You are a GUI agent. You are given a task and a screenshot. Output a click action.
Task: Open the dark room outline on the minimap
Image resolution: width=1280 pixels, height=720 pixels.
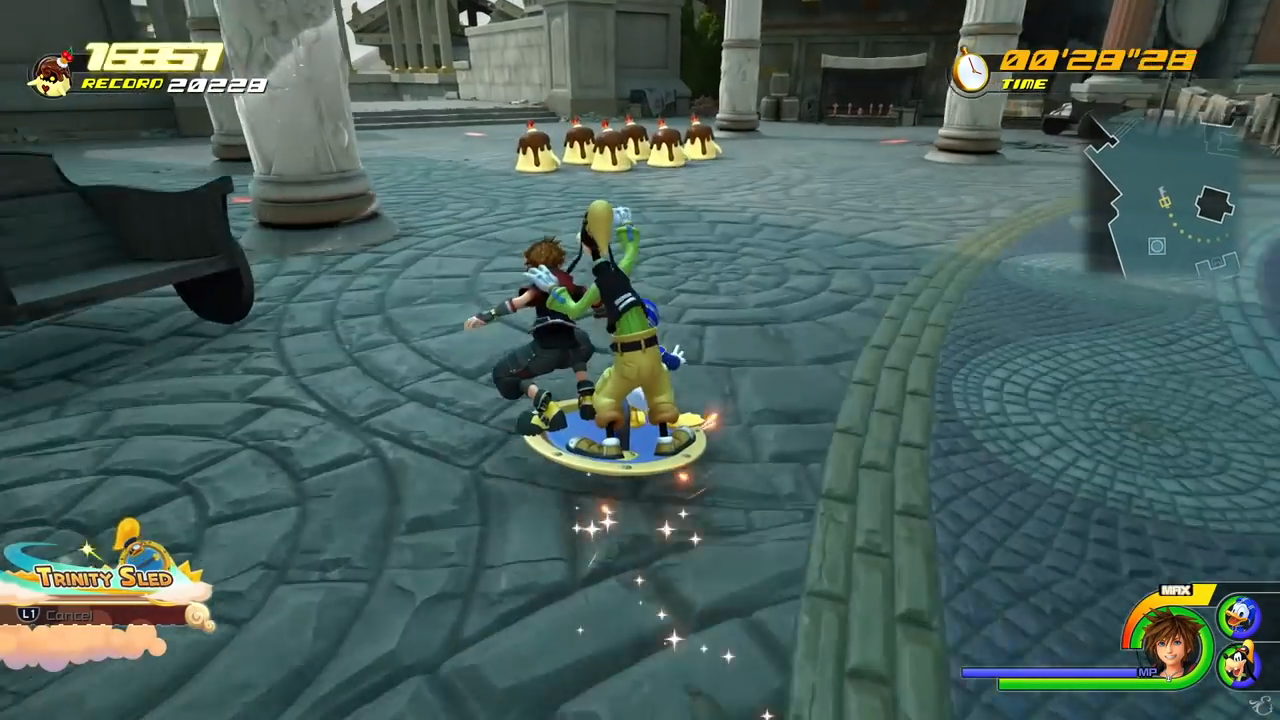tap(1213, 205)
